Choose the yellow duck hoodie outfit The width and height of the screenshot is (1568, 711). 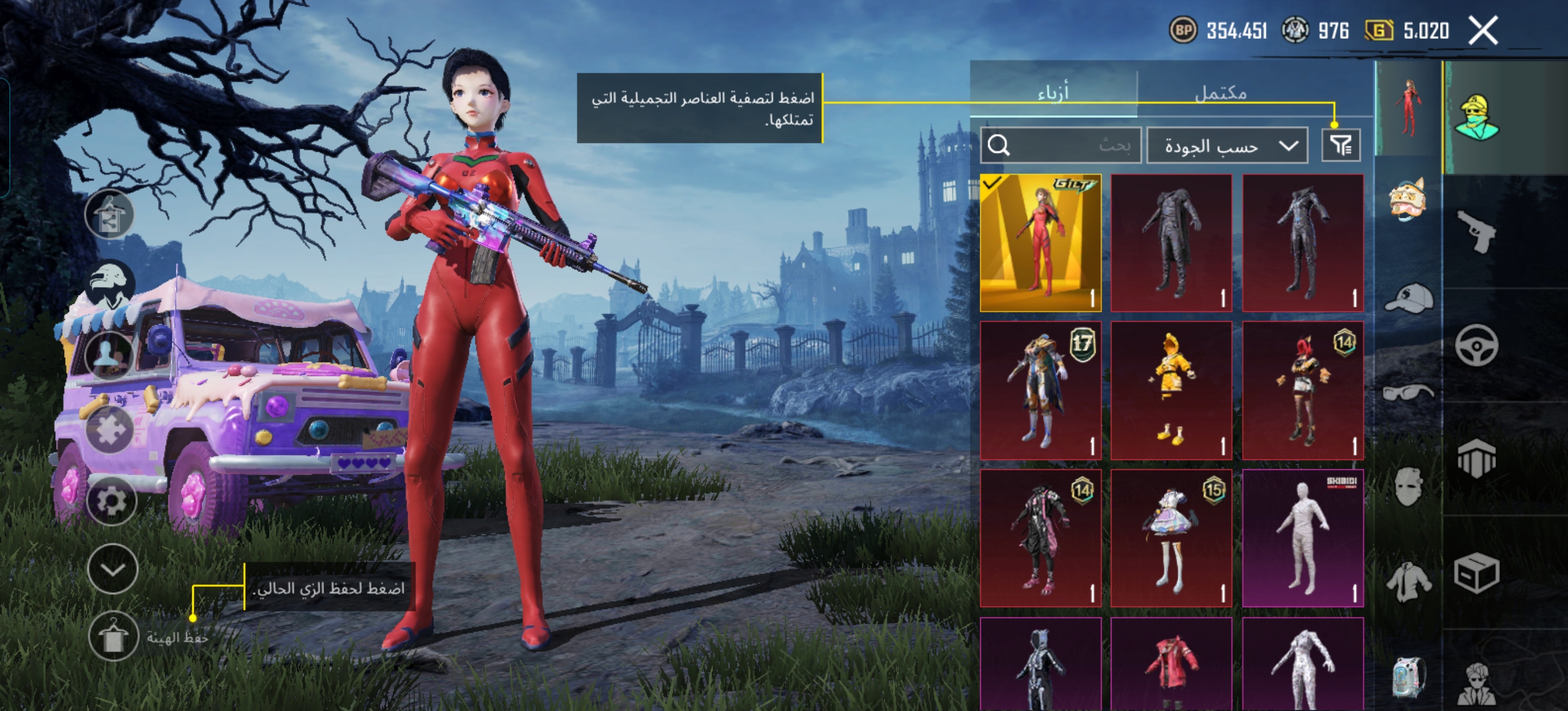click(x=1171, y=390)
